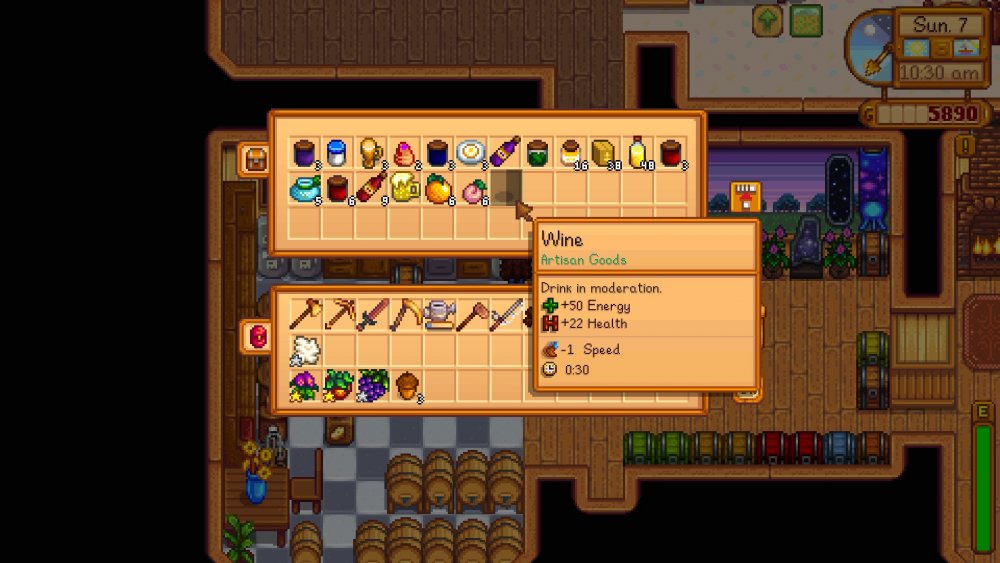Grab the stack of 38 hay-colored blocks

[604, 152]
